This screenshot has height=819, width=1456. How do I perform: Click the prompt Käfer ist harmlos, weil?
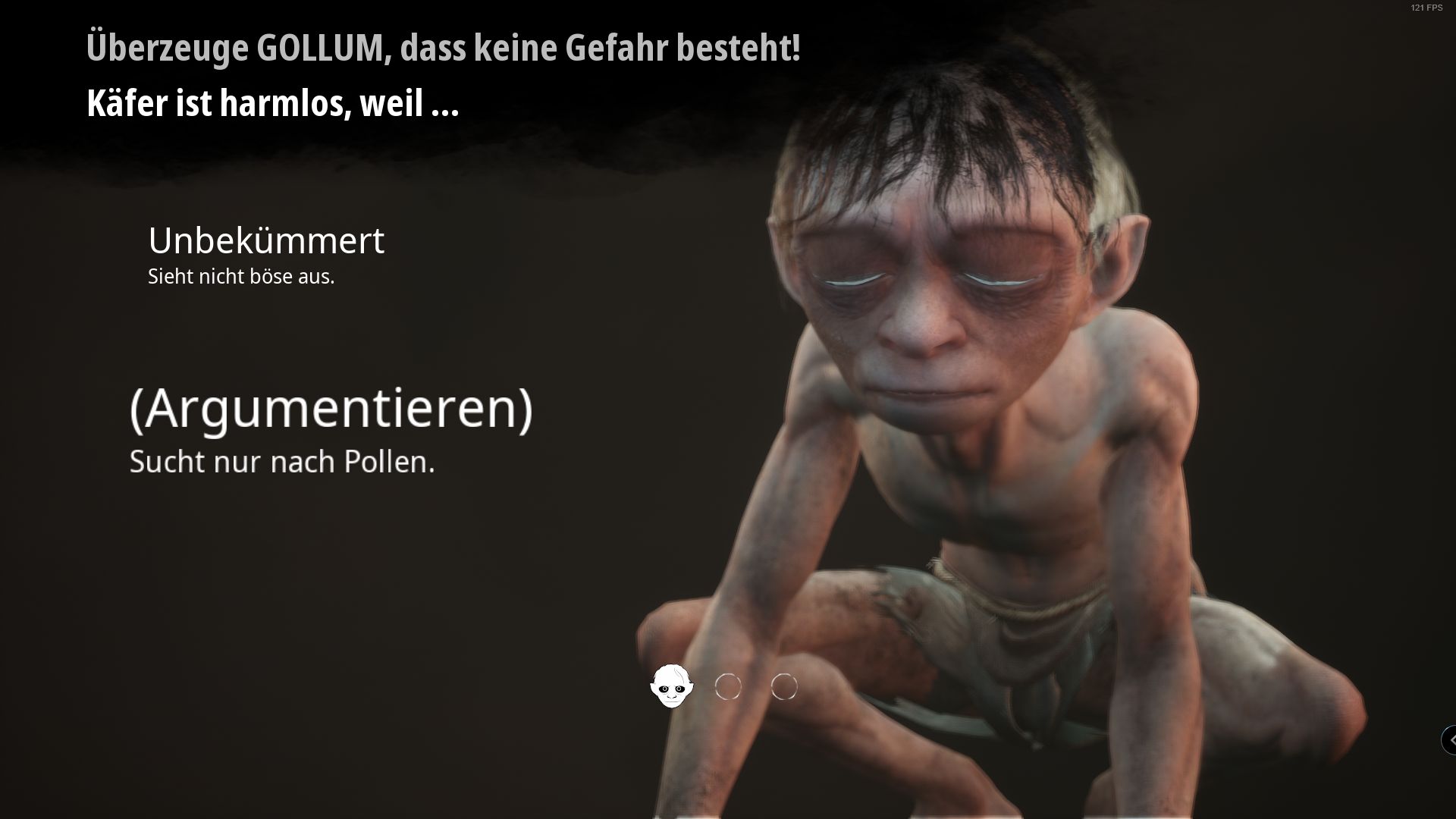point(273,106)
